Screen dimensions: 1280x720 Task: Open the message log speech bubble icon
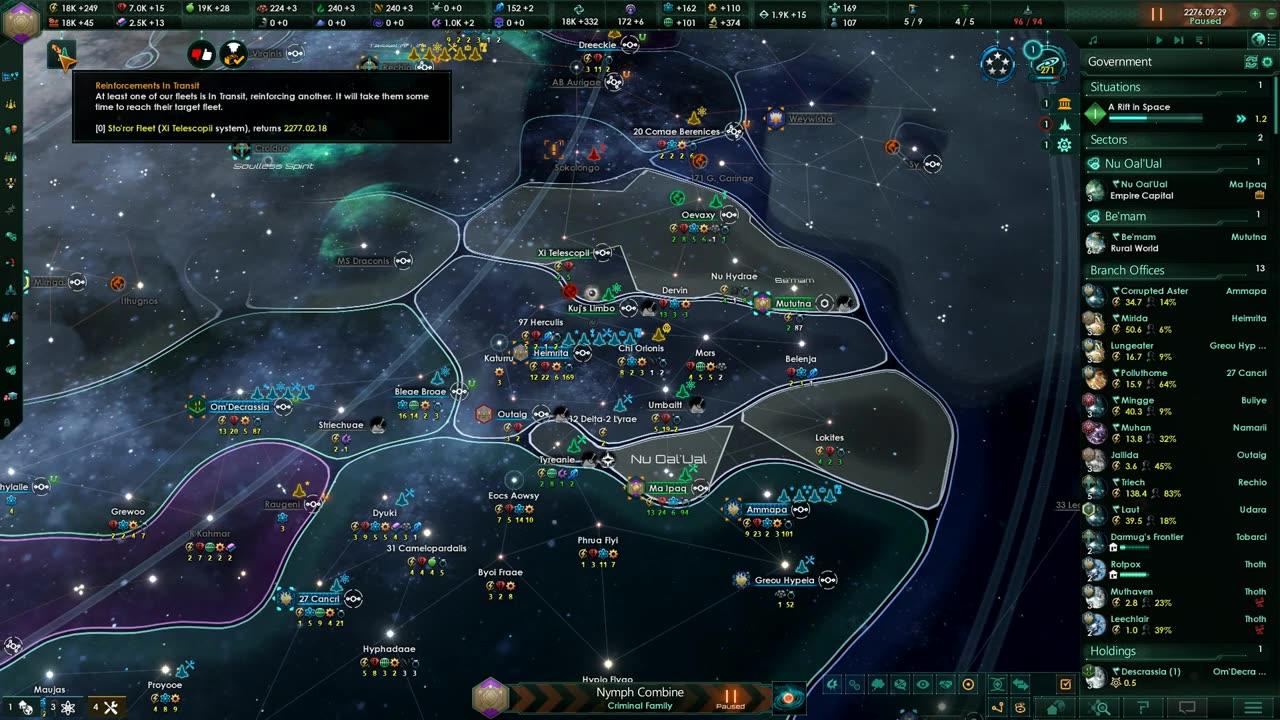1187,707
